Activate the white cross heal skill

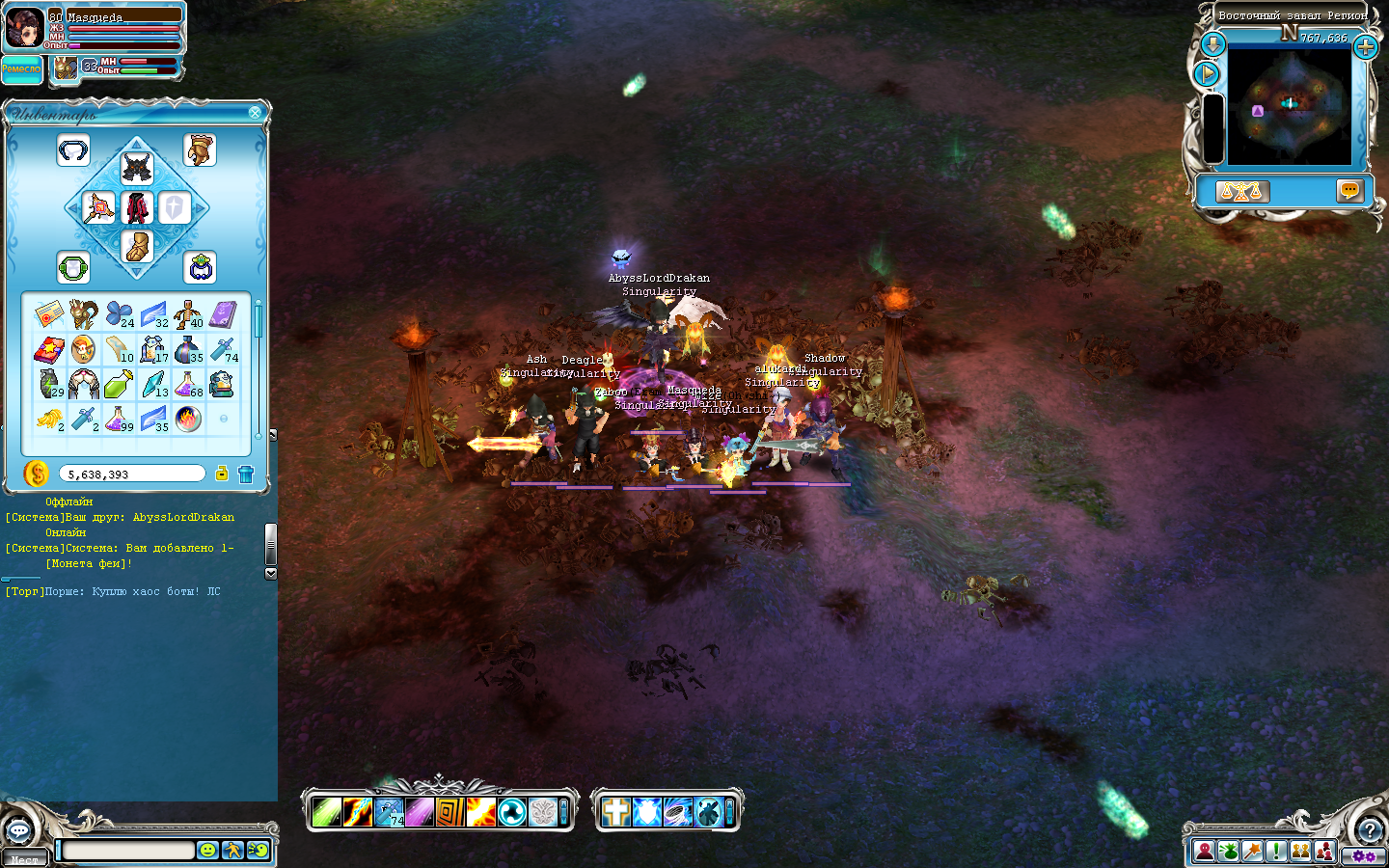click(615, 812)
